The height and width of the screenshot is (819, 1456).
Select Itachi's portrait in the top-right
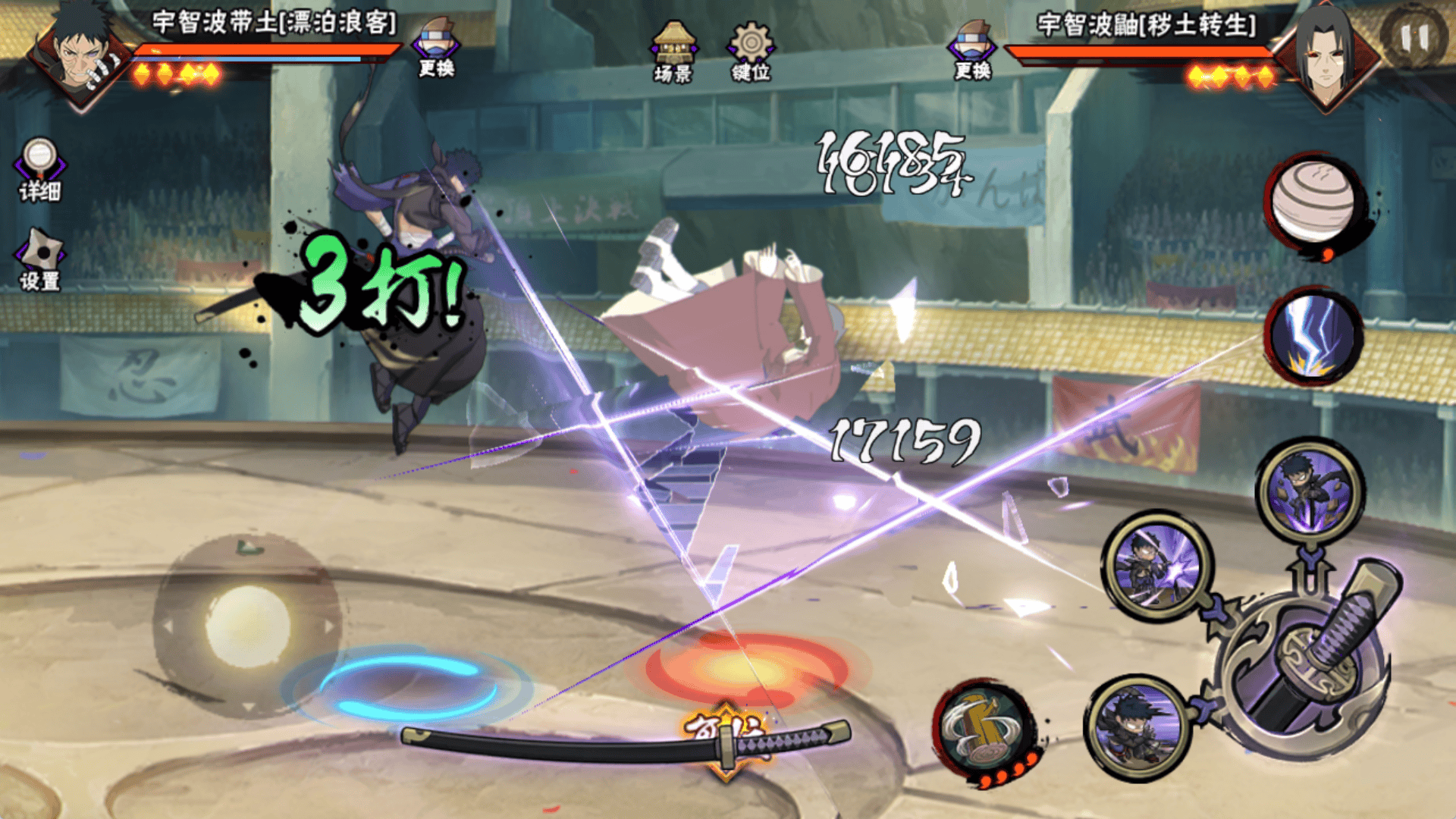point(1326,55)
